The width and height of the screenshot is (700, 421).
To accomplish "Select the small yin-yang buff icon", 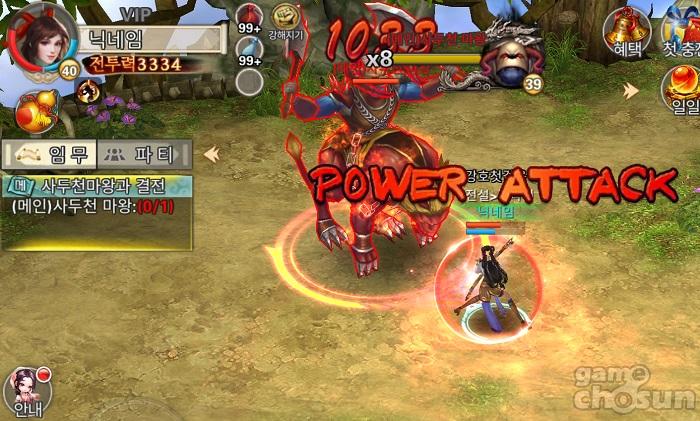I will coord(90,92).
